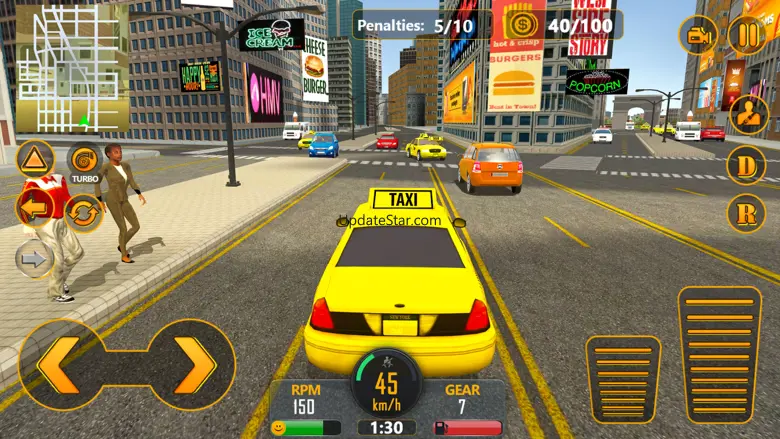
Task: Signal left with the orange arrow indicator
Action: [x=35, y=210]
